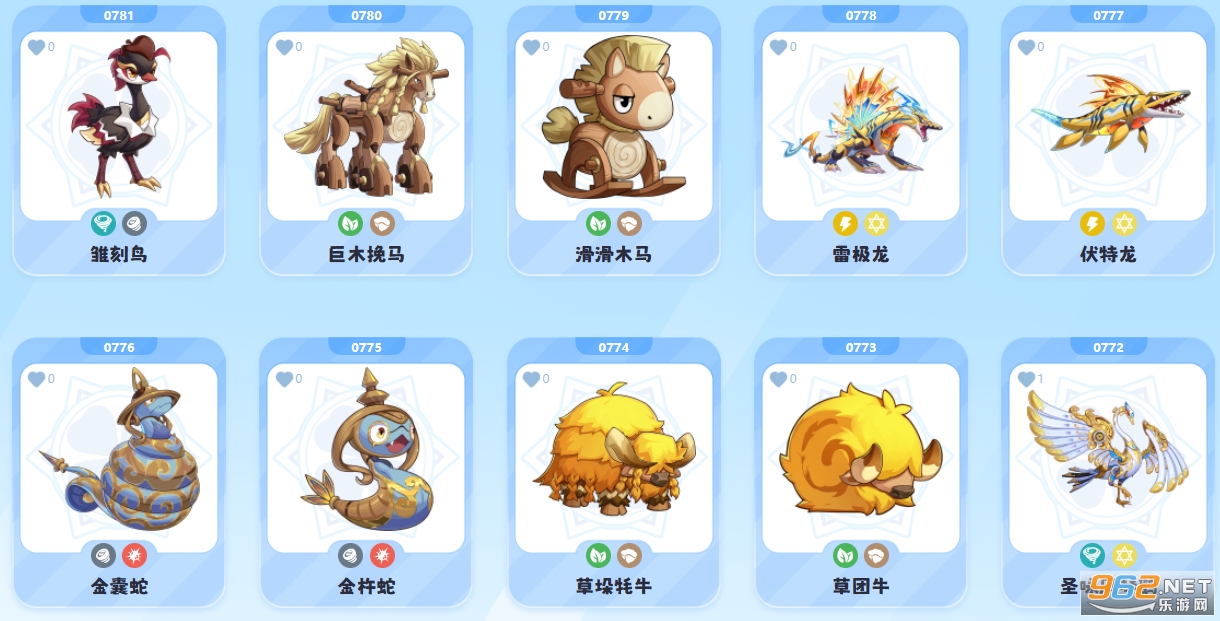This screenshot has width=1220, height=621.
Task: Like 草垛牦牛 via its heart icon
Action: [x=531, y=379]
